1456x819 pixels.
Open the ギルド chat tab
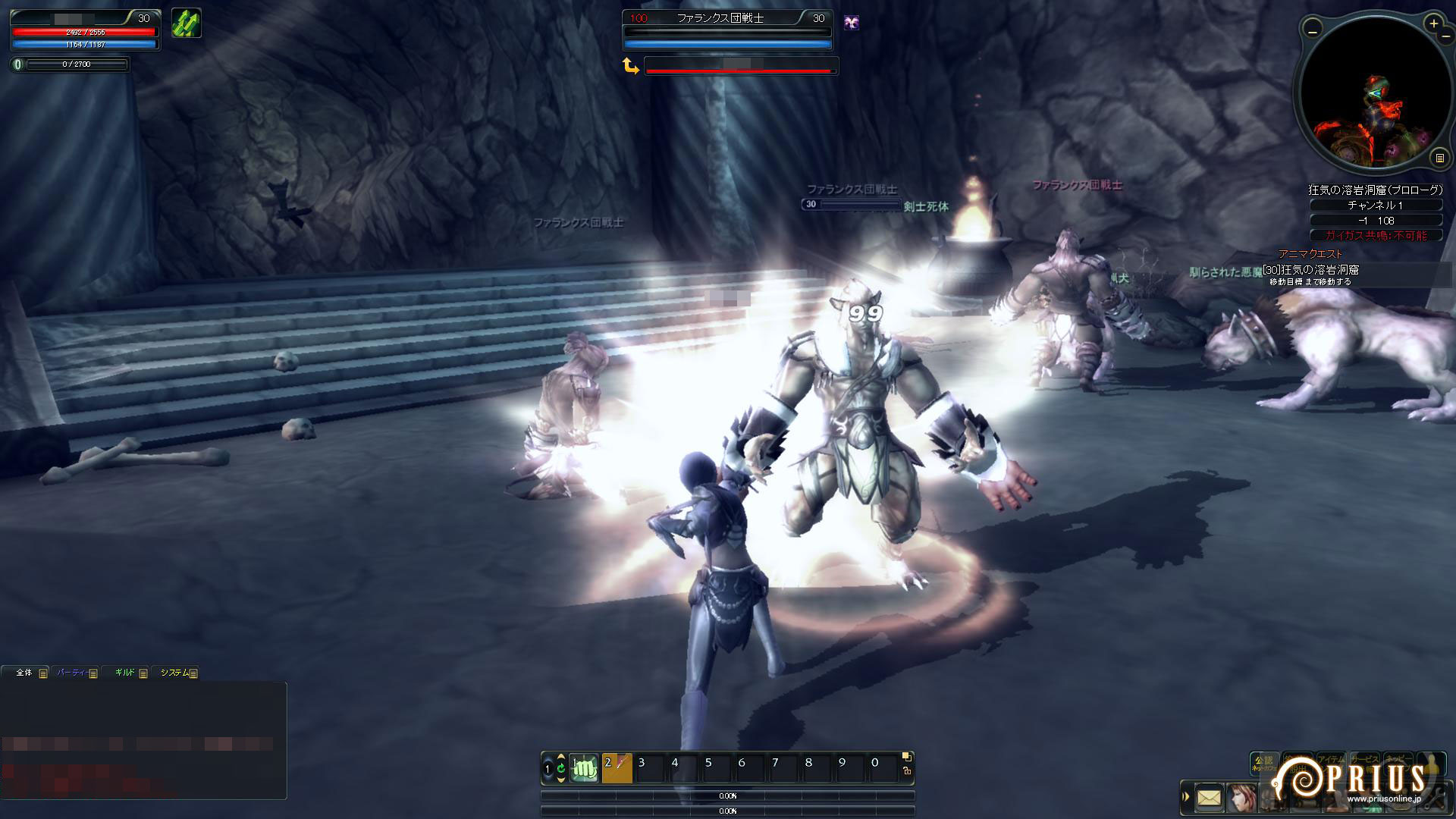click(x=124, y=673)
